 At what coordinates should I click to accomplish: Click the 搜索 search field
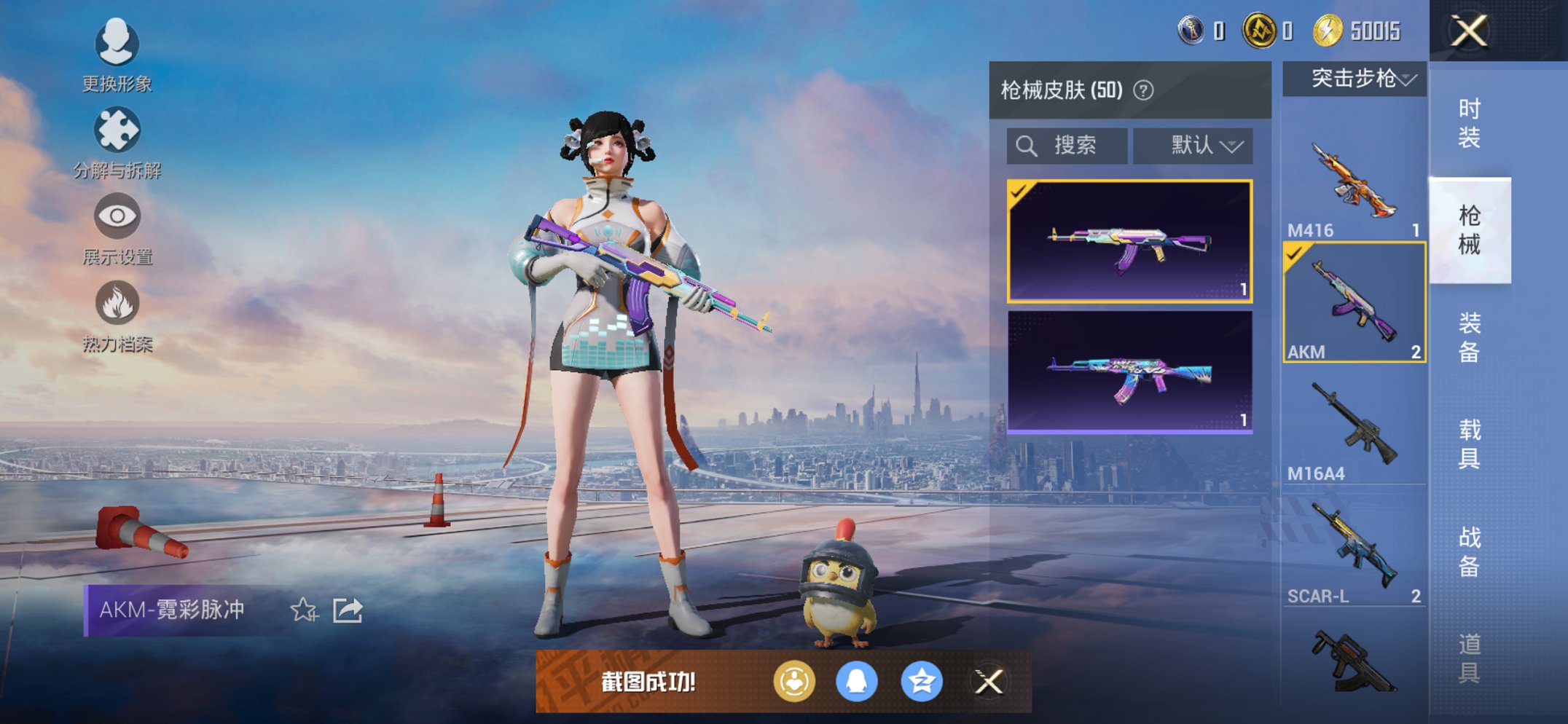1067,146
